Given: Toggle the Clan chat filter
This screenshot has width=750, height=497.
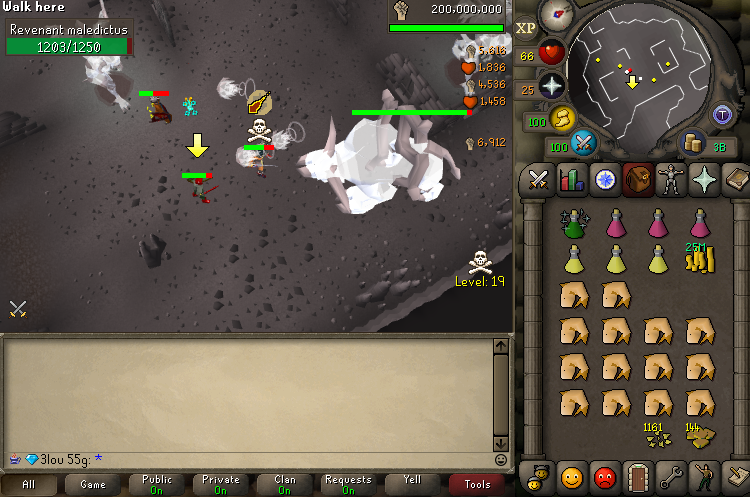Looking at the screenshot, I should tap(284, 484).
